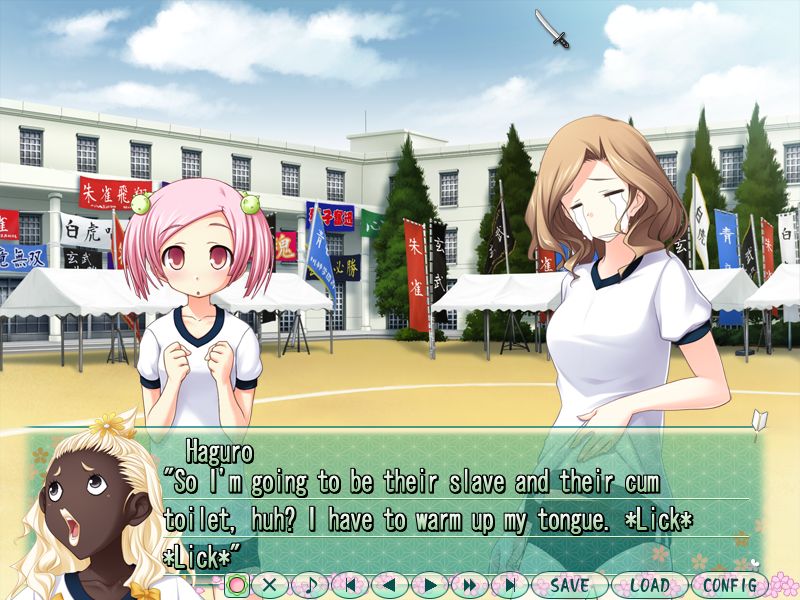
Task: Jump back with the bar-and-left-arrow button
Action: pos(349,585)
